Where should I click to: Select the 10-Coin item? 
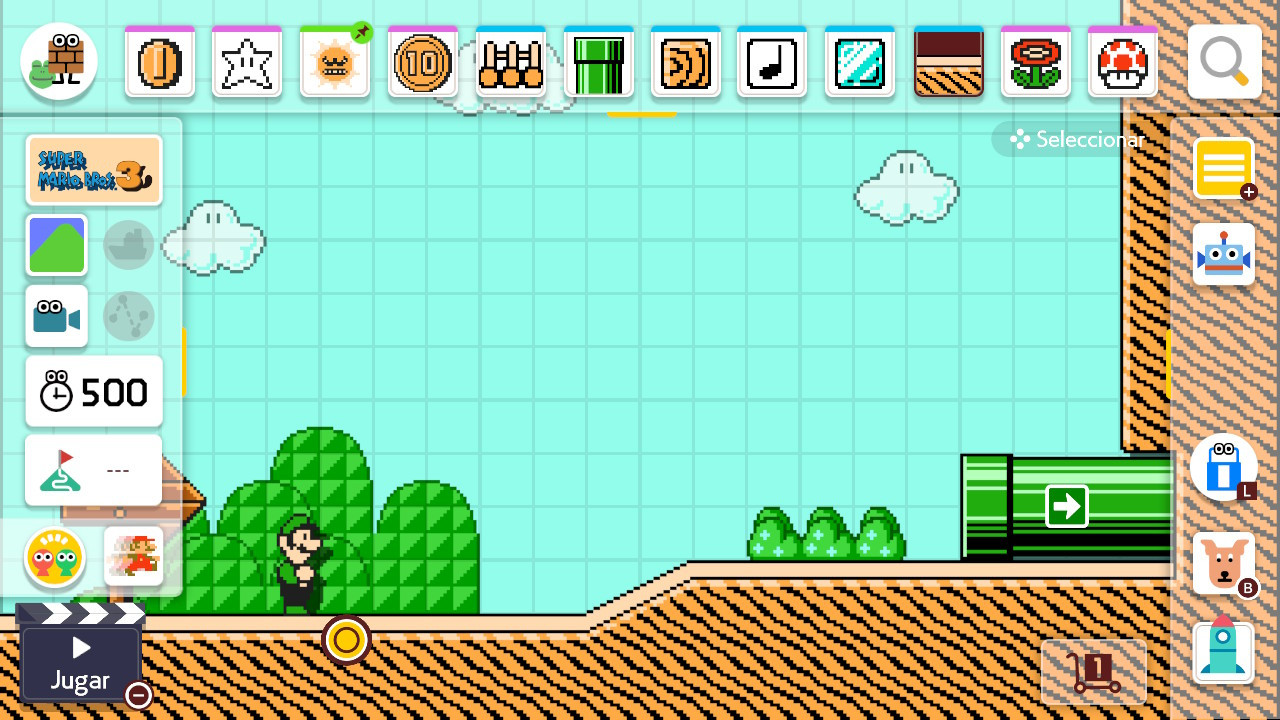(x=423, y=62)
